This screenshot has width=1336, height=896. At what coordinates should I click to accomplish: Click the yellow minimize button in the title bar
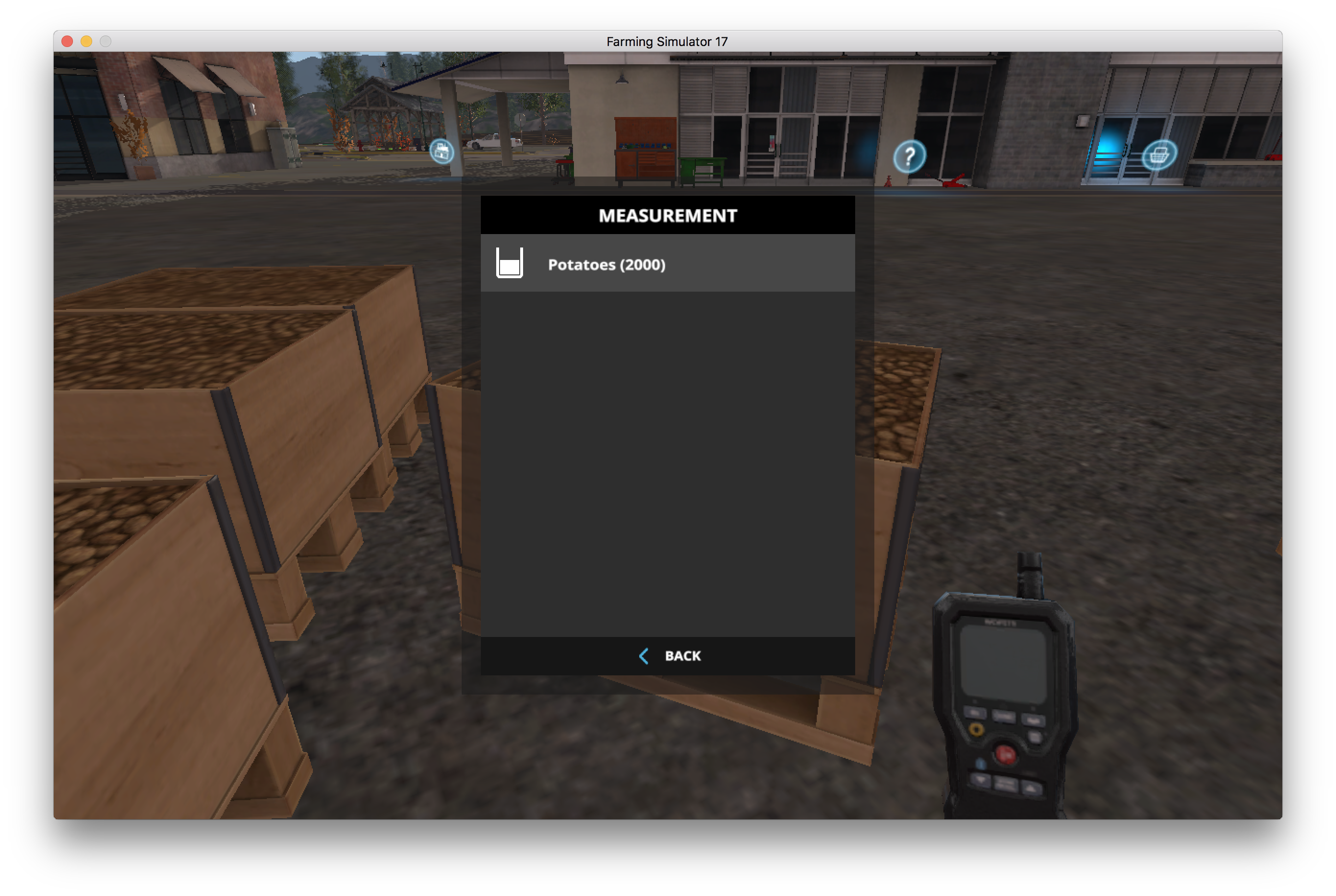pos(86,41)
